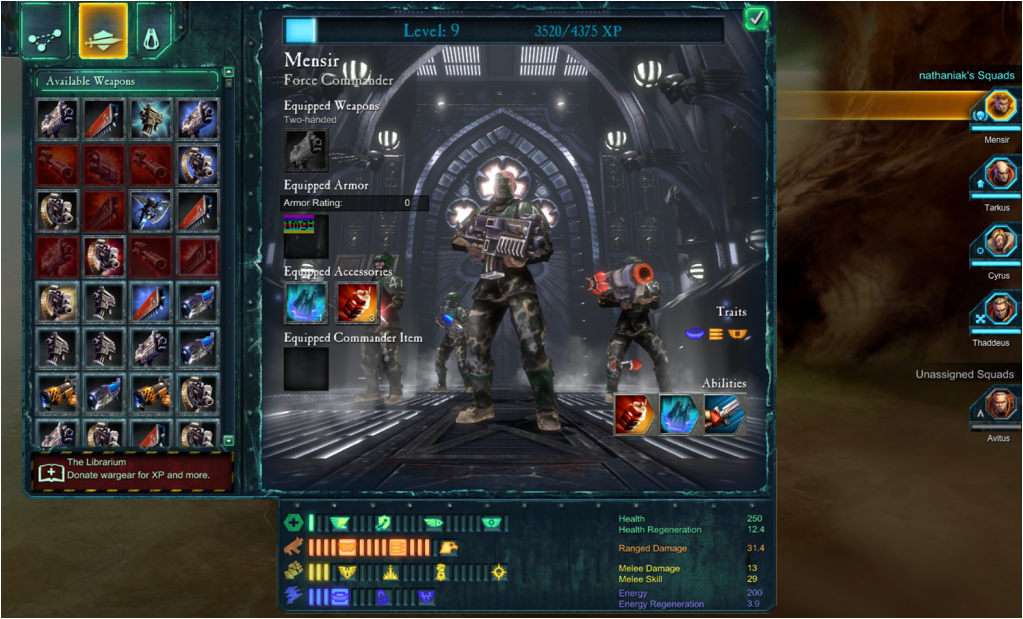The width and height of the screenshot is (1023, 619).
Task: Open The Librarium to donate wargear
Action: [x=132, y=470]
